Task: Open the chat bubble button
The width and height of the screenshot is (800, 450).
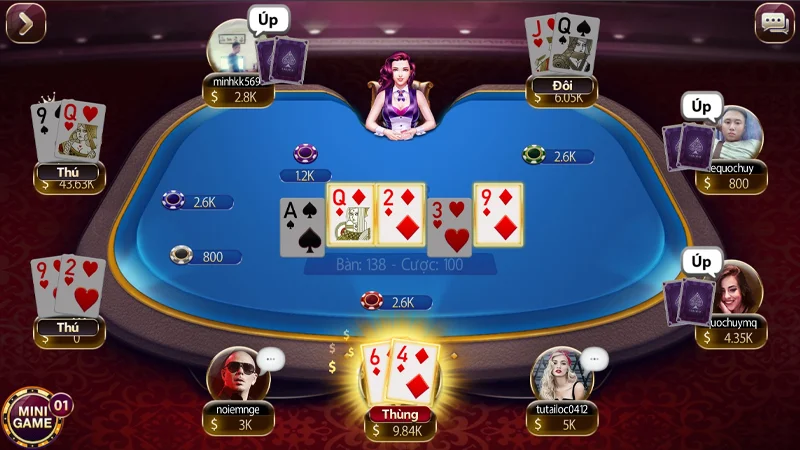Action: coord(773,23)
